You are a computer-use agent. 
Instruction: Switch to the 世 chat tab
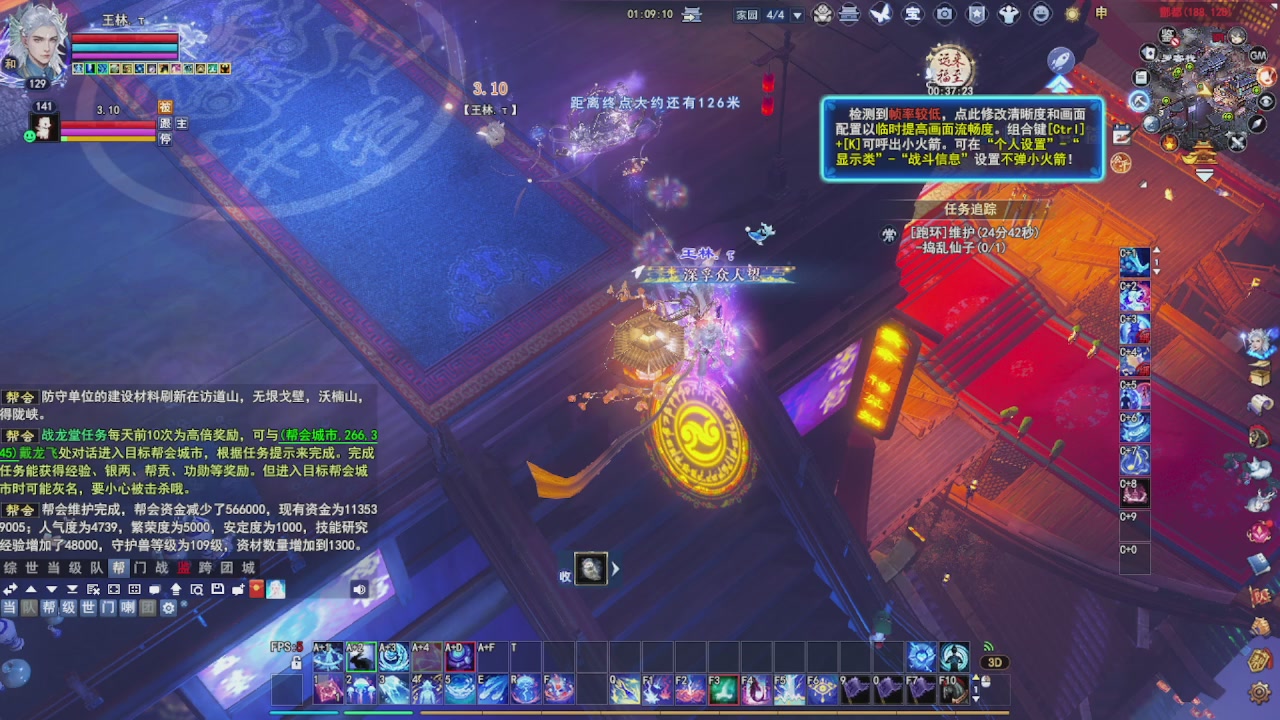30,567
